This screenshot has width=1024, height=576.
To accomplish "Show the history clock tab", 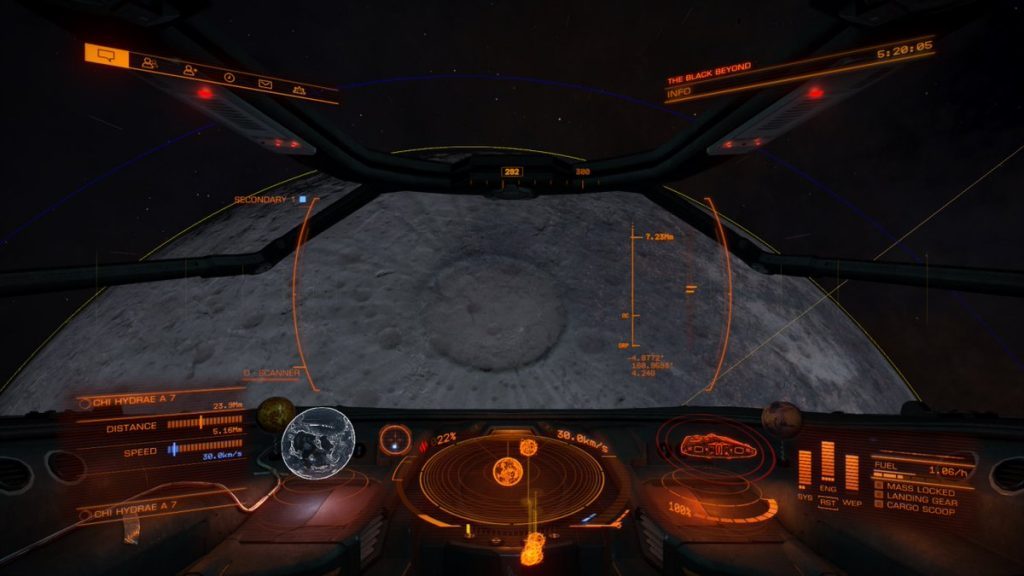I will click(x=229, y=77).
